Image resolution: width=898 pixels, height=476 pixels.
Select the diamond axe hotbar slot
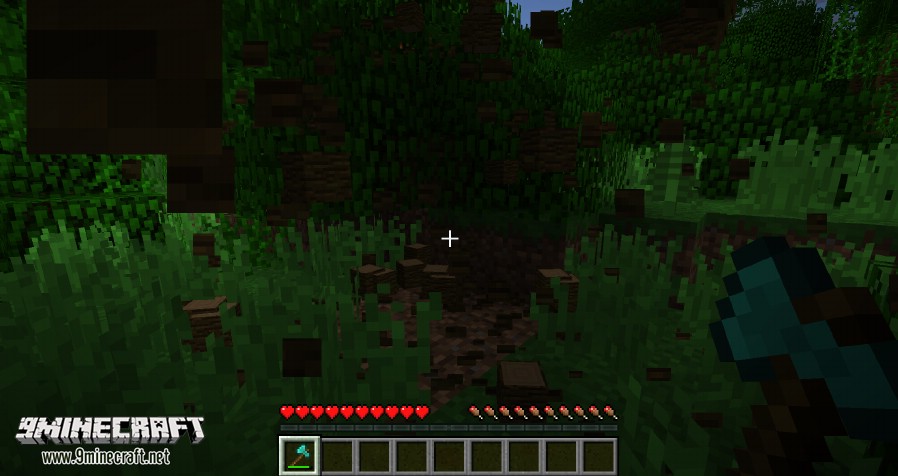[x=299, y=455]
